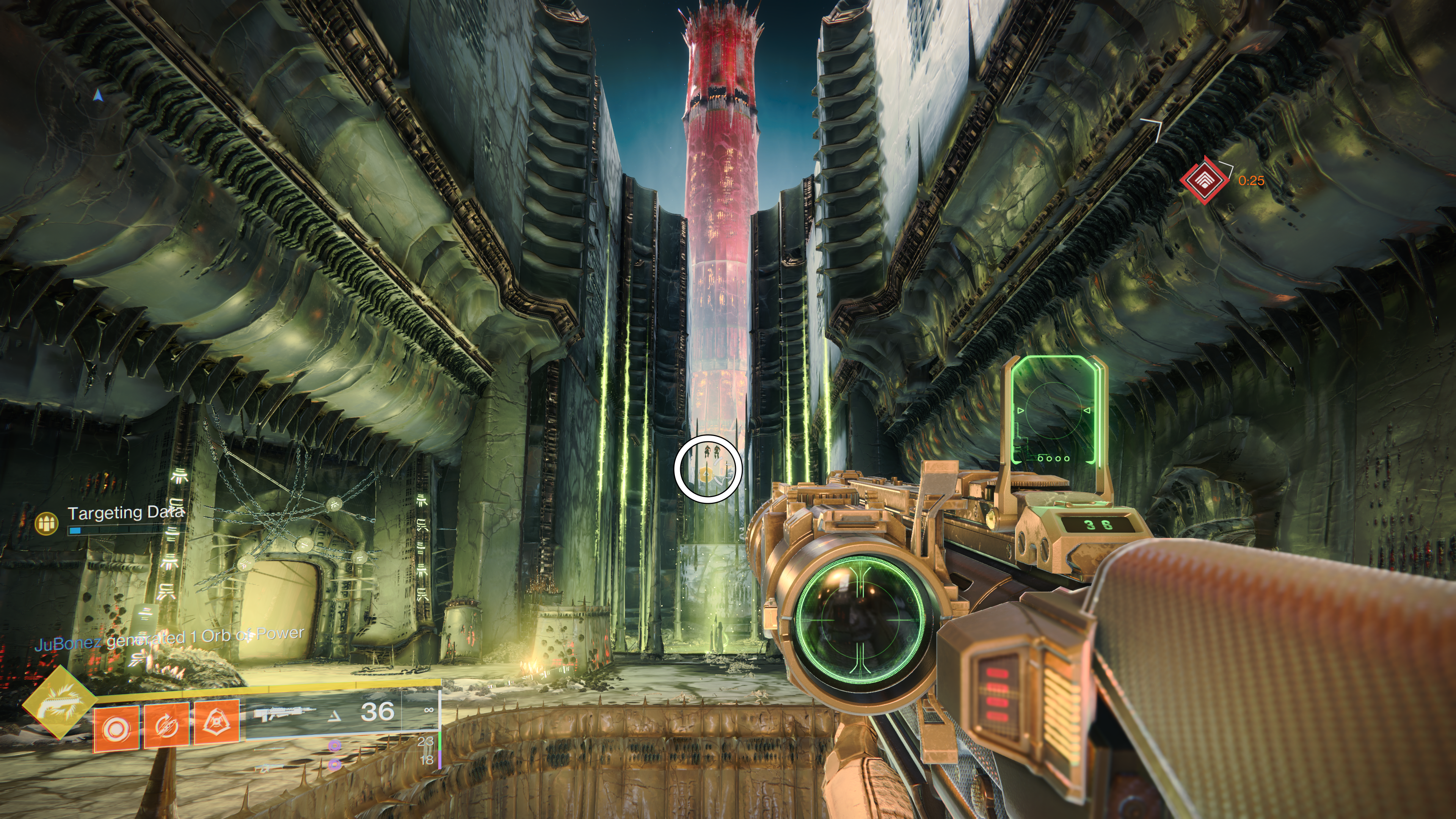Activate the Golden Gun super icon
Screen dimensions: 1456x819
click(59, 702)
